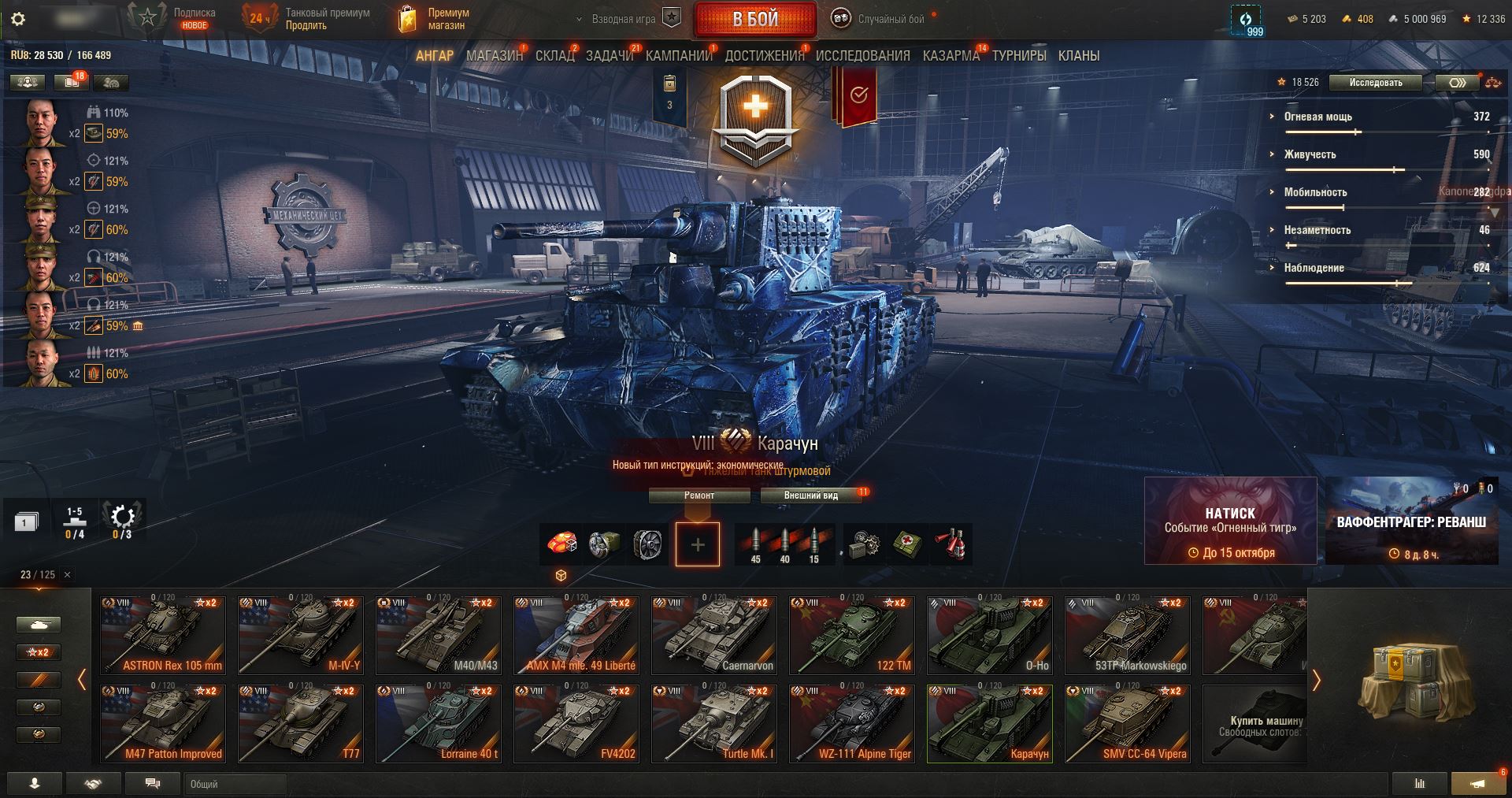
Task: Pick the SMV CC-64 Vipera tank
Action: 1128,723
